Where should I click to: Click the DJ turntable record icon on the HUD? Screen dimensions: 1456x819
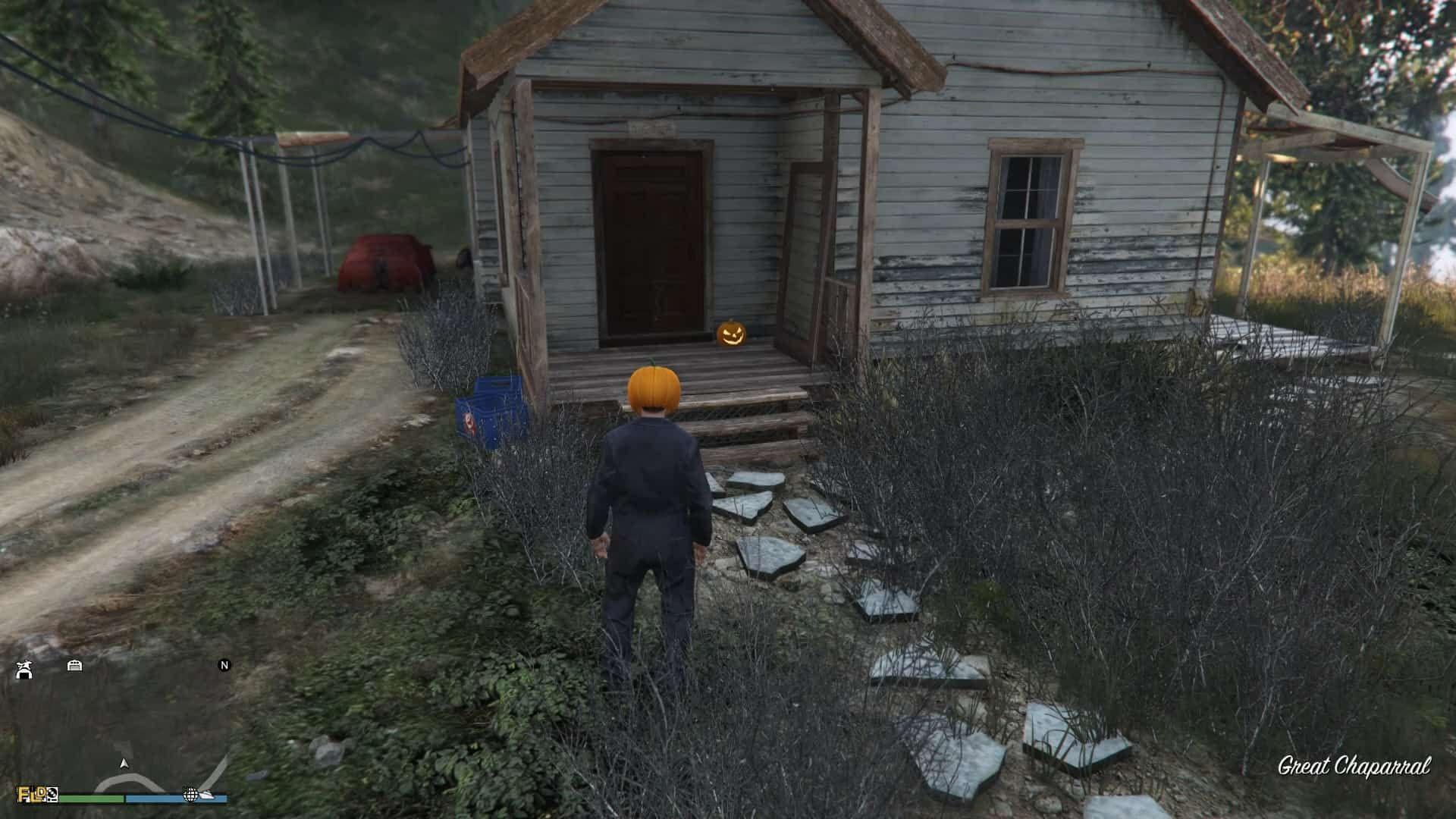(52, 795)
